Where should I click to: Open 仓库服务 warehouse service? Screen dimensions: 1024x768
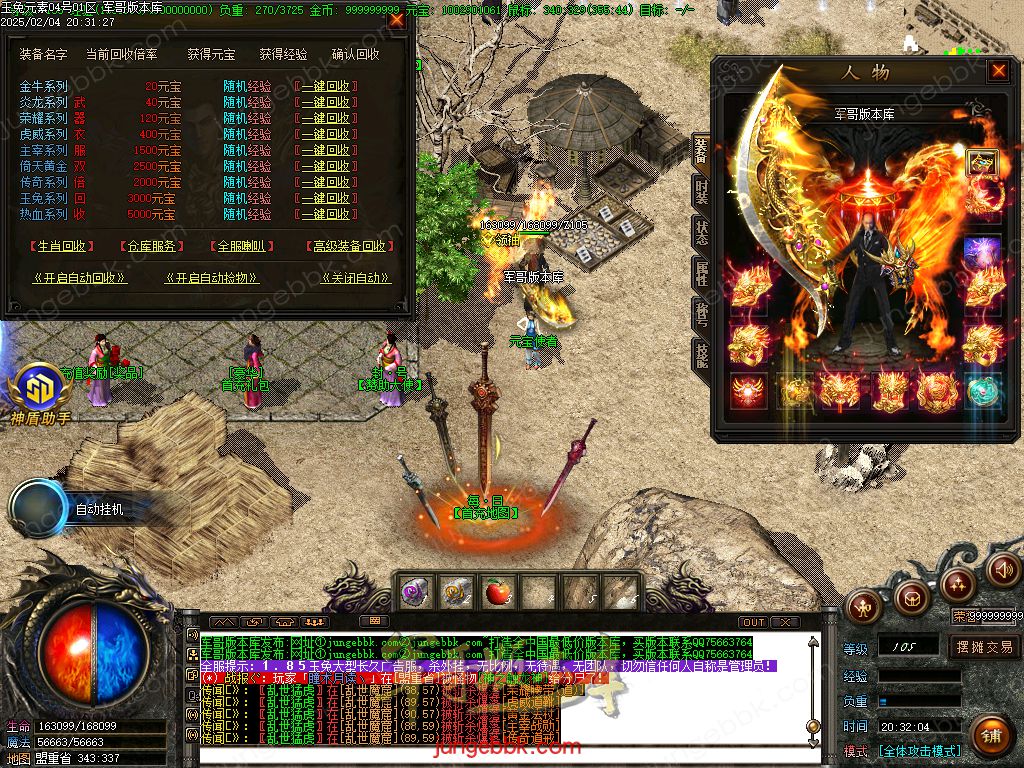point(152,246)
